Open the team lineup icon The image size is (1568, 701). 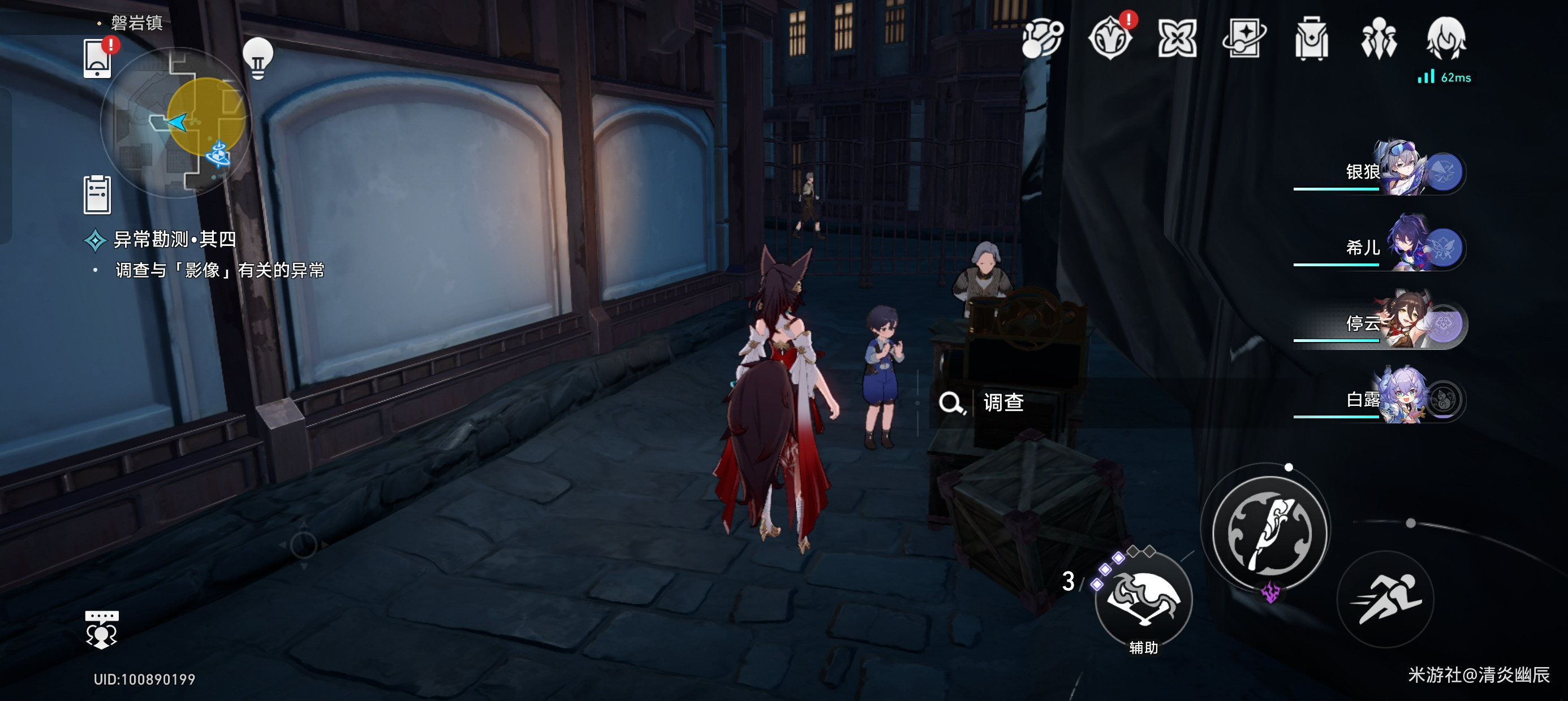click(x=1378, y=38)
